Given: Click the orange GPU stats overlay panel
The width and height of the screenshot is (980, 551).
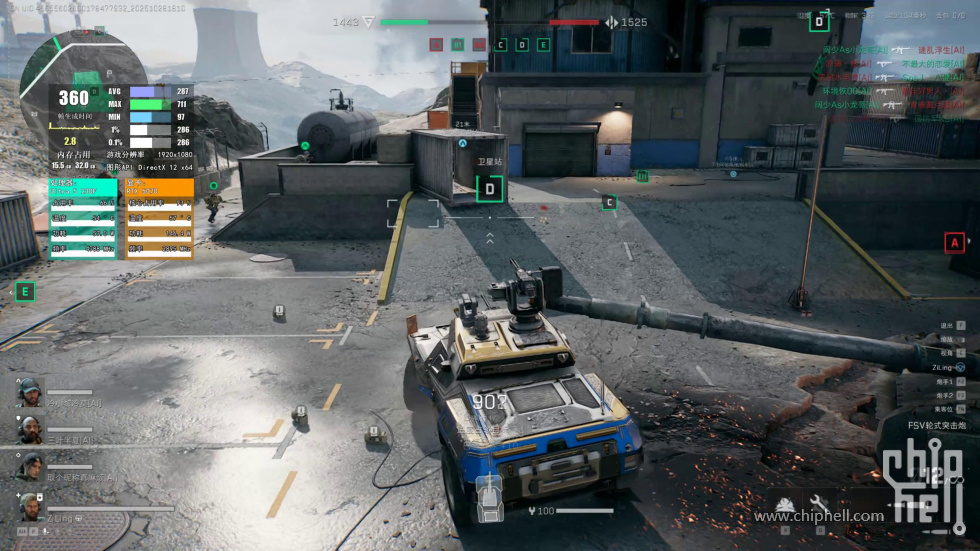Looking at the screenshot, I should pyautogui.click(x=159, y=218).
